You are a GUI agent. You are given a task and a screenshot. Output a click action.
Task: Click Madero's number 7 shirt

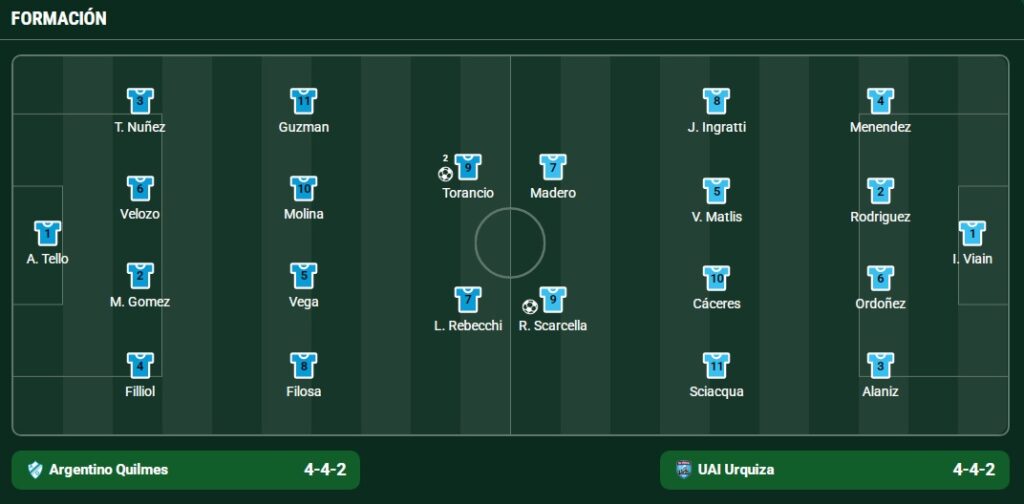pos(553,167)
